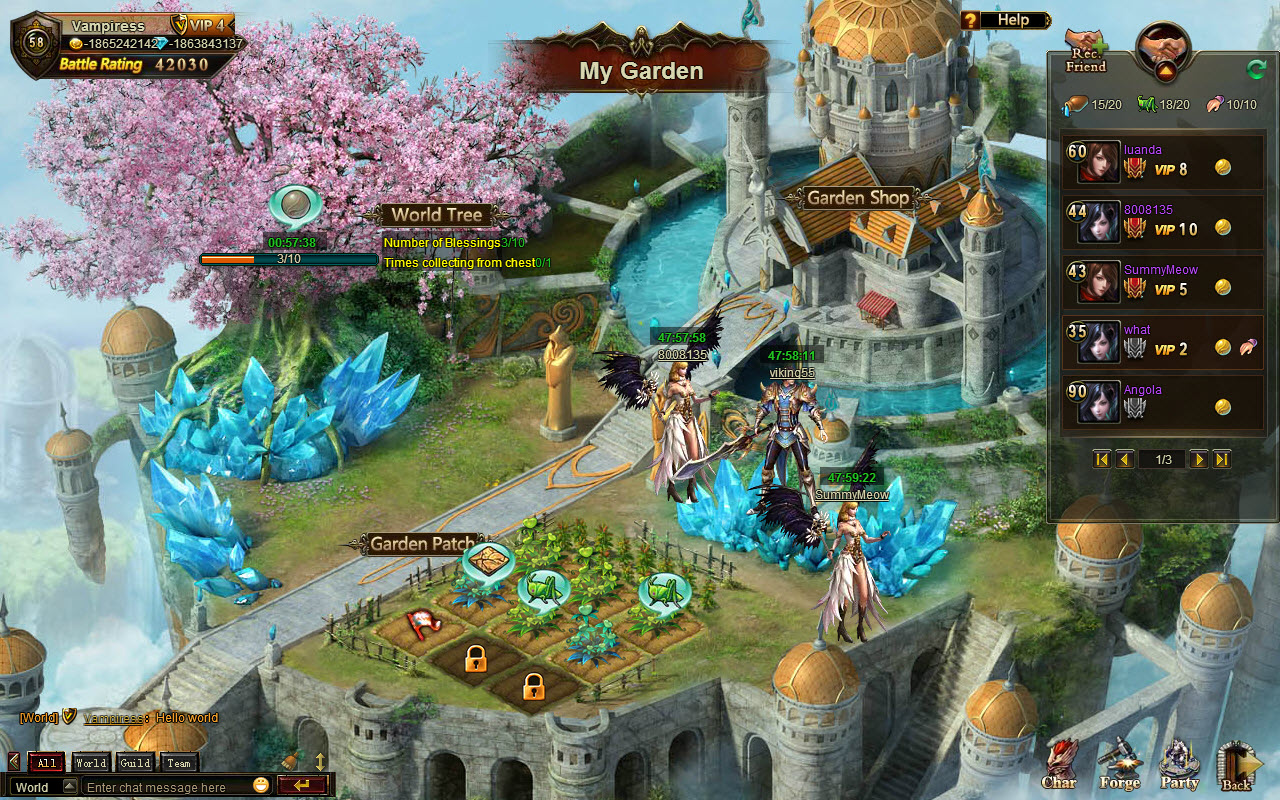Image resolution: width=1280 pixels, height=800 pixels.
Task: Go to next page of friends list
Action: click(x=1198, y=459)
